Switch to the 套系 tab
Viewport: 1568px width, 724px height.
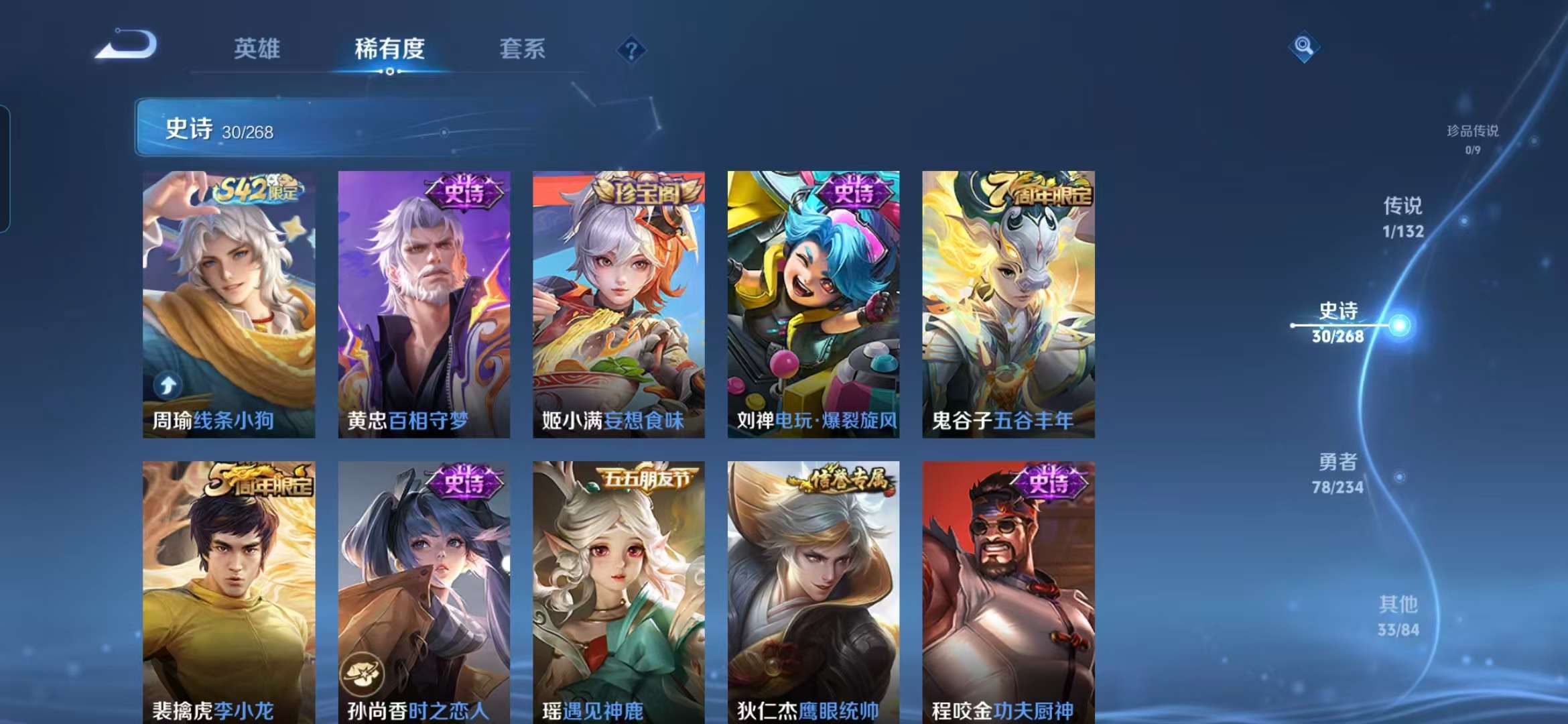521,49
